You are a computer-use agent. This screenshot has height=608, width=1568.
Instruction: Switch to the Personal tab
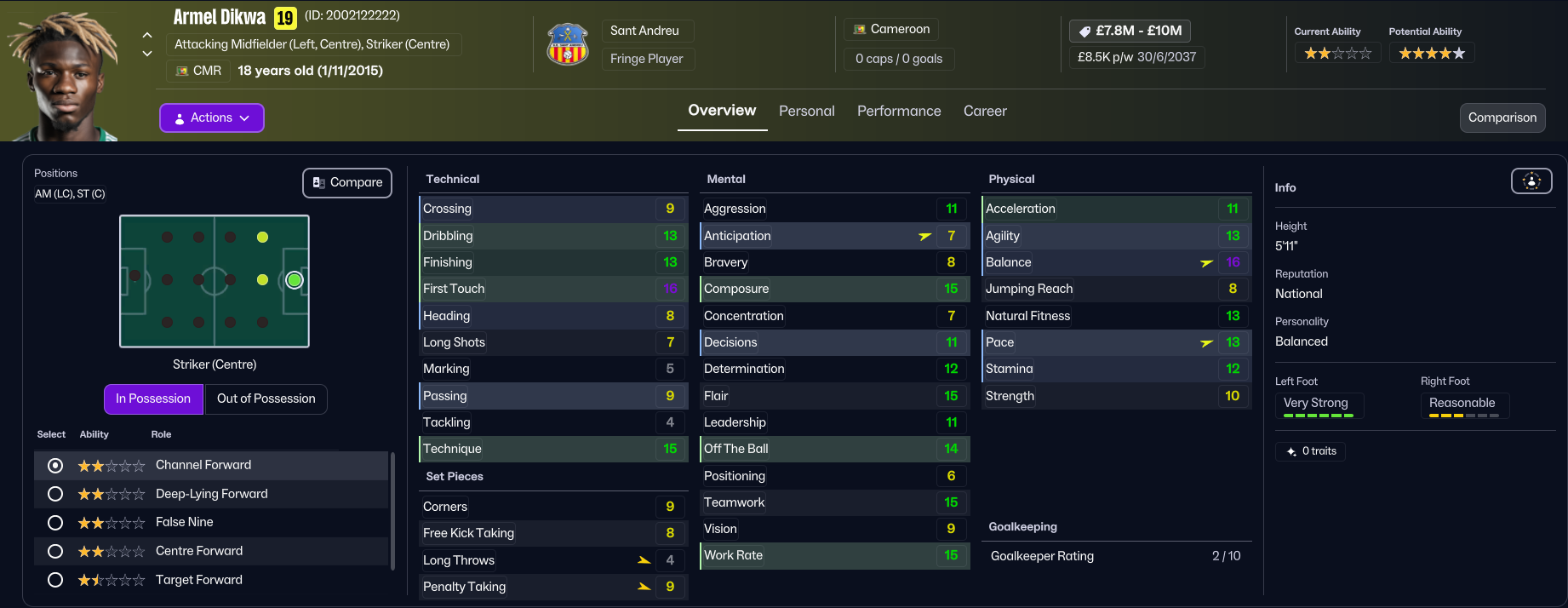[806, 111]
